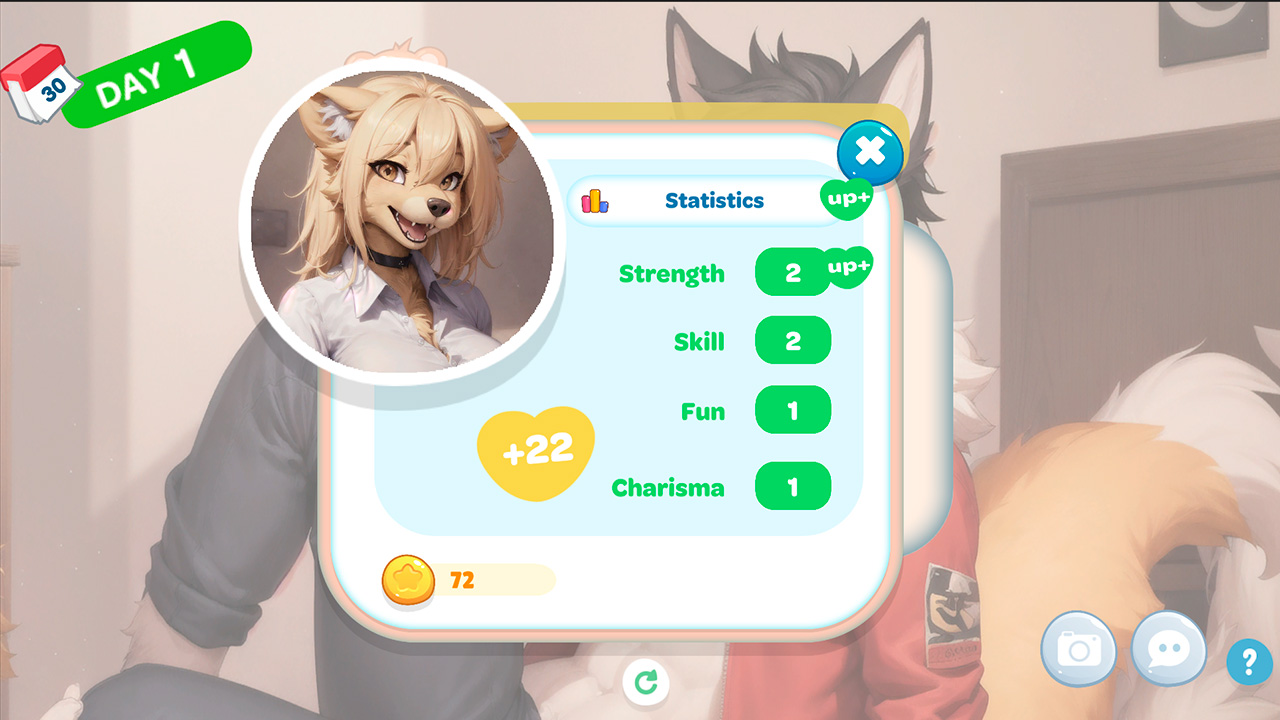Click the coin balance showing 72
Image resolution: width=1280 pixels, height=720 pixels.
pos(462,580)
